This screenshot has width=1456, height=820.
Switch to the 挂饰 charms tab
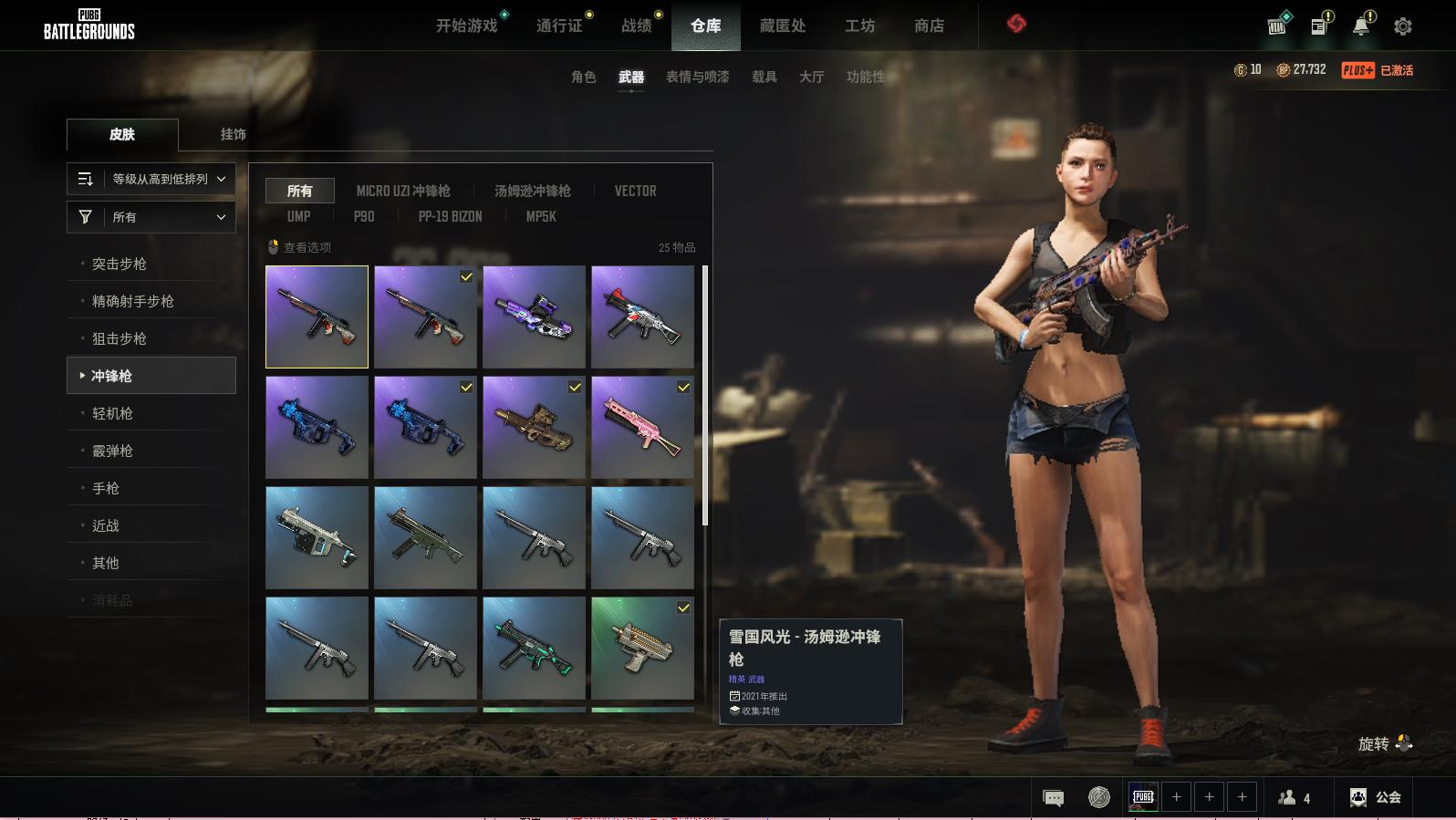(x=233, y=134)
